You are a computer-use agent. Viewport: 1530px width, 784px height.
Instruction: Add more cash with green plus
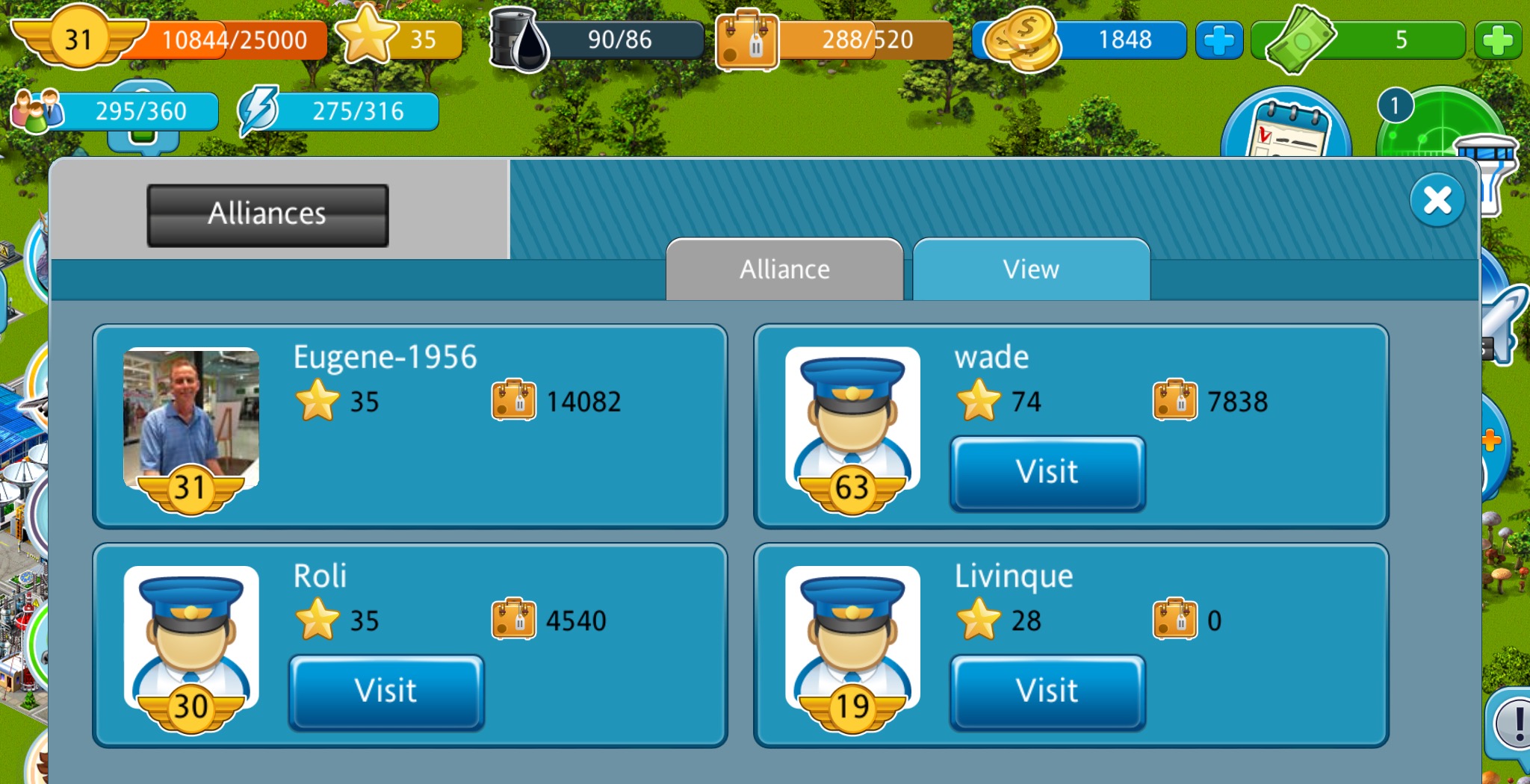(x=1497, y=40)
